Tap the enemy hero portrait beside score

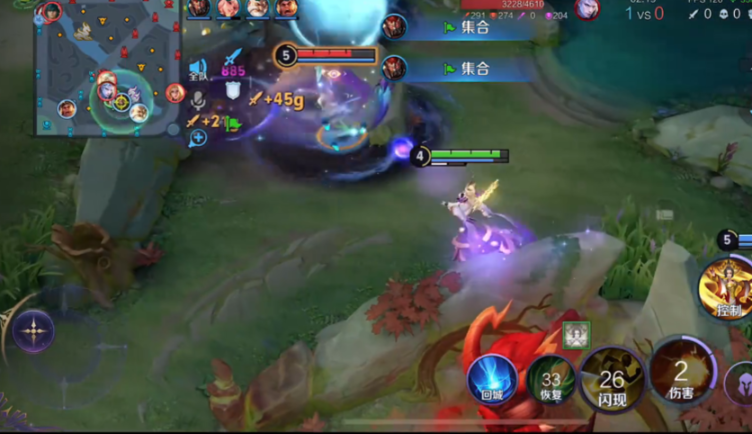point(586,9)
